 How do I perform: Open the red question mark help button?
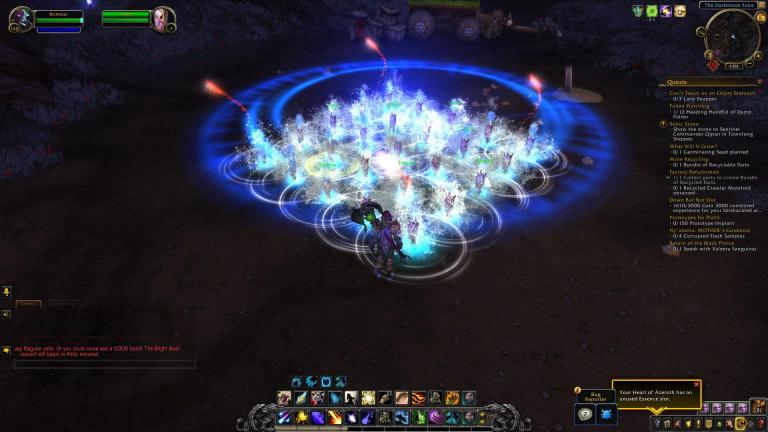(759, 424)
